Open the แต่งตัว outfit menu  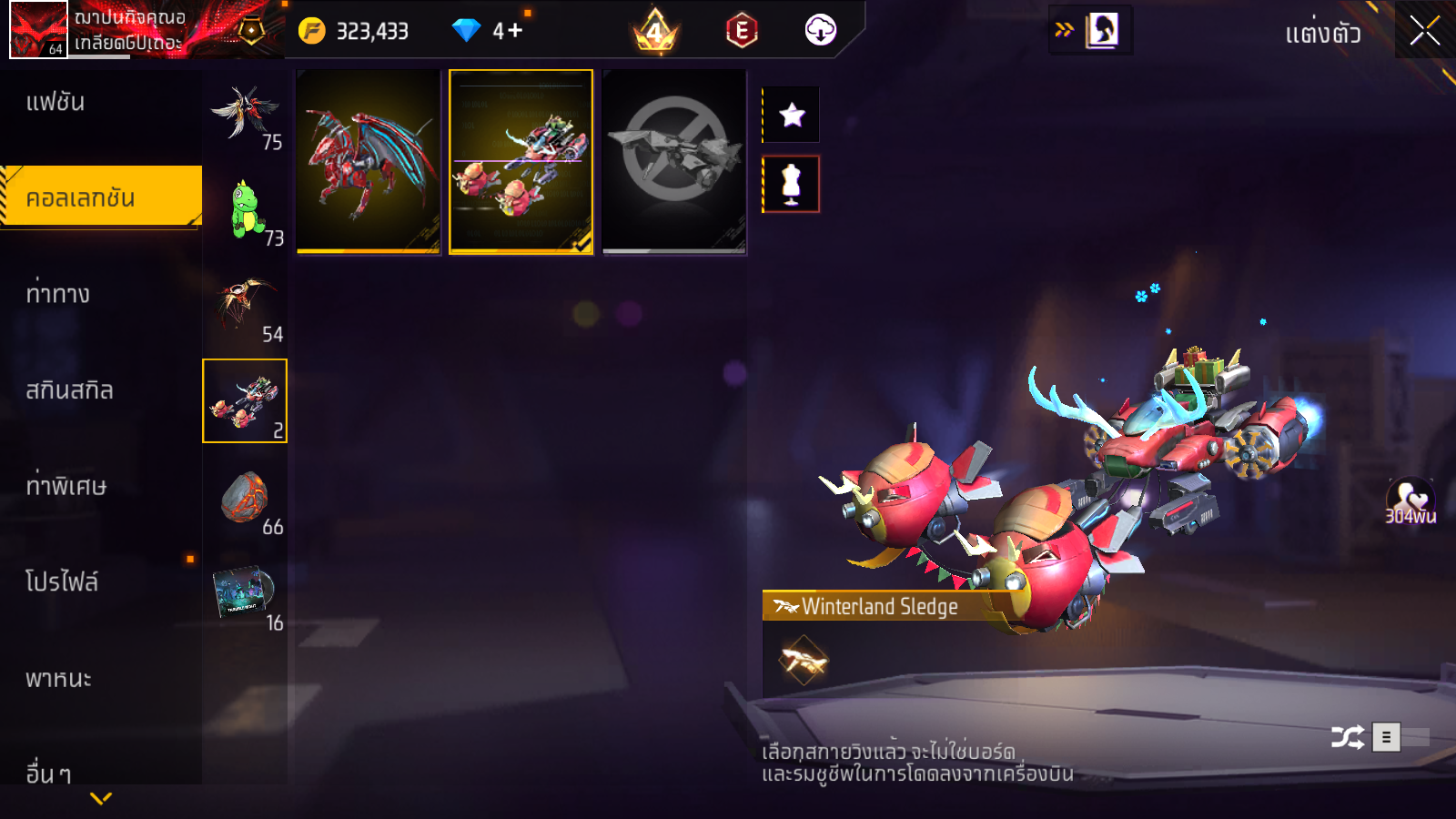point(1322,35)
